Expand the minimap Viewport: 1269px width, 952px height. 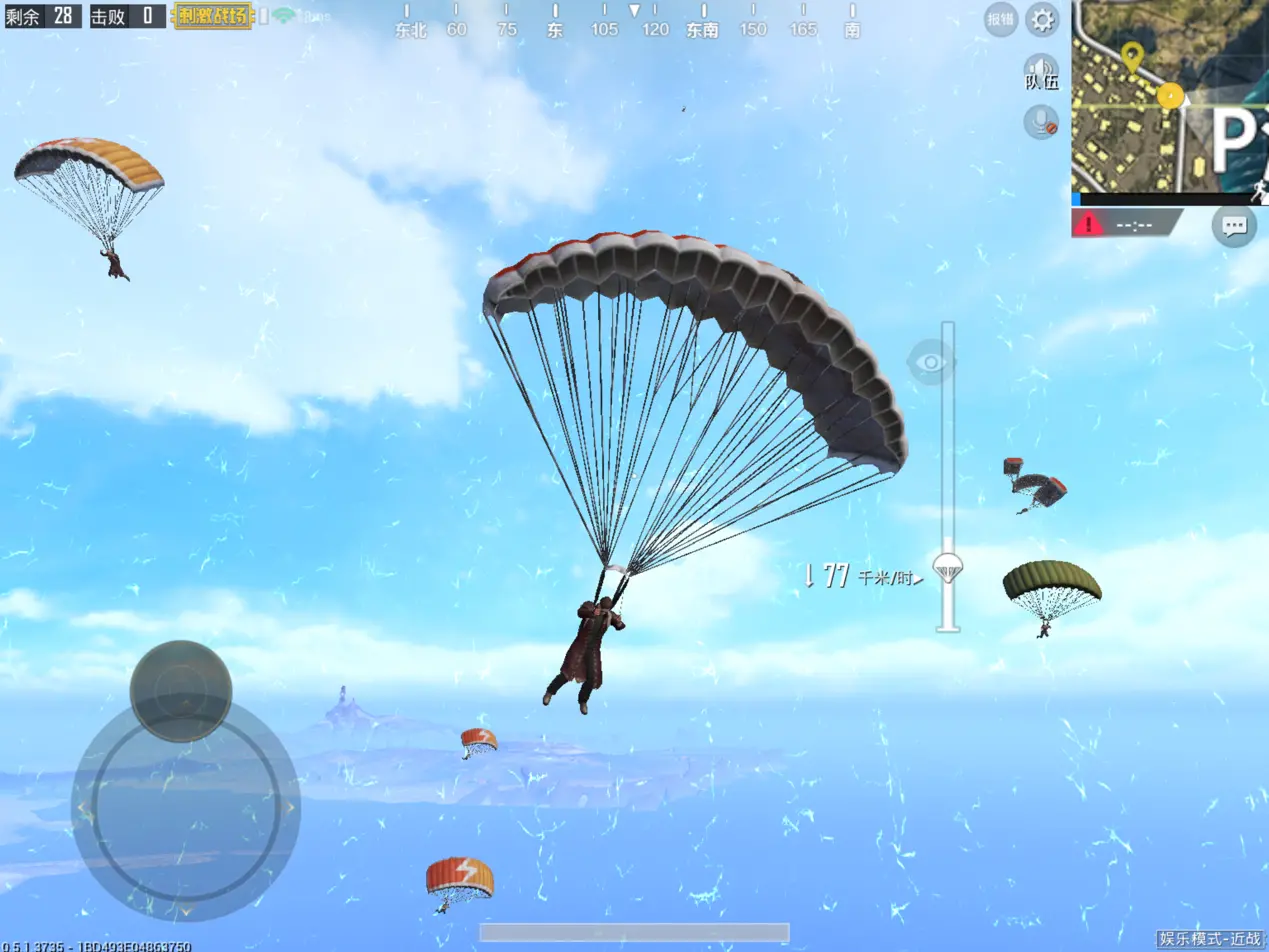[1170, 96]
